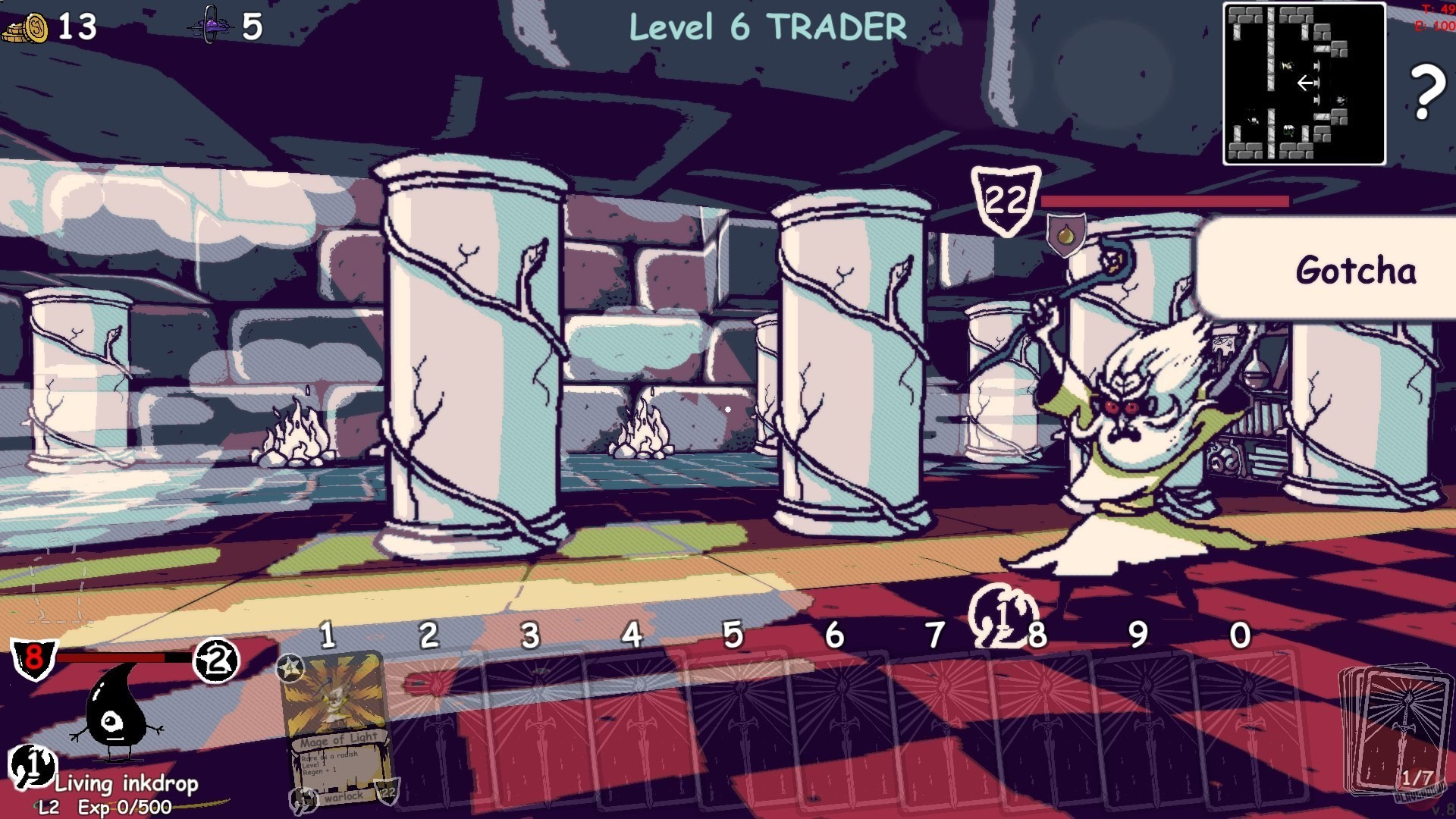Click the Level 6 TRADER title
This screenshot has width=1456, height=819.
click(767, 24)
